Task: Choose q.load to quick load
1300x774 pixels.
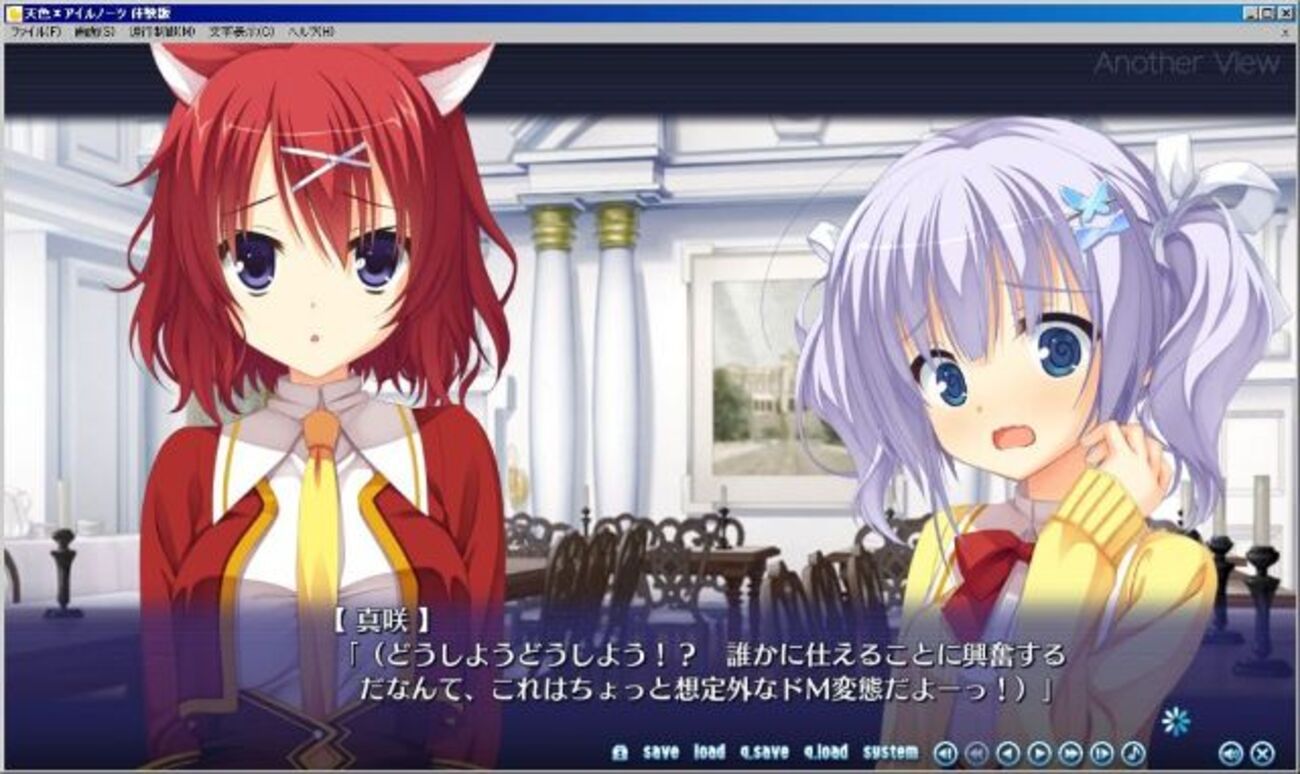Action: coord(825,752)
